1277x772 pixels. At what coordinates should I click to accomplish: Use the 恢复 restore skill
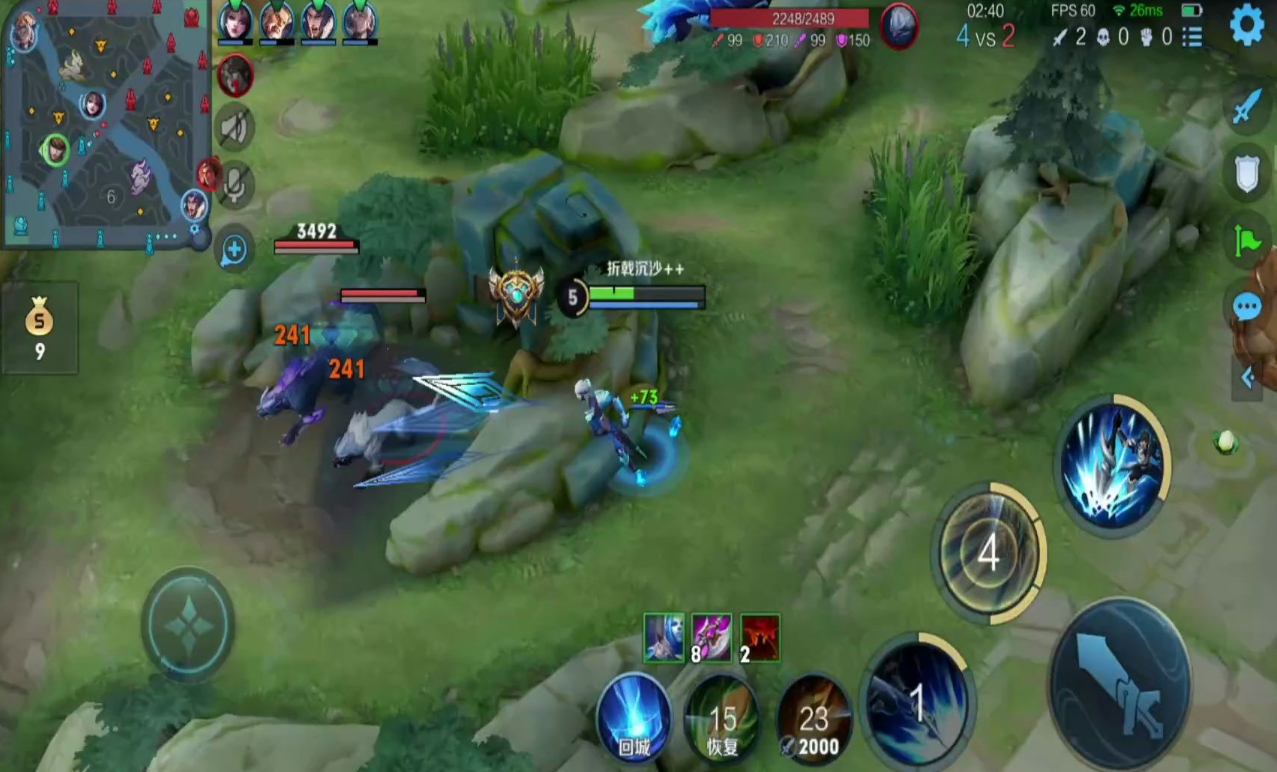tap(722, 719)
